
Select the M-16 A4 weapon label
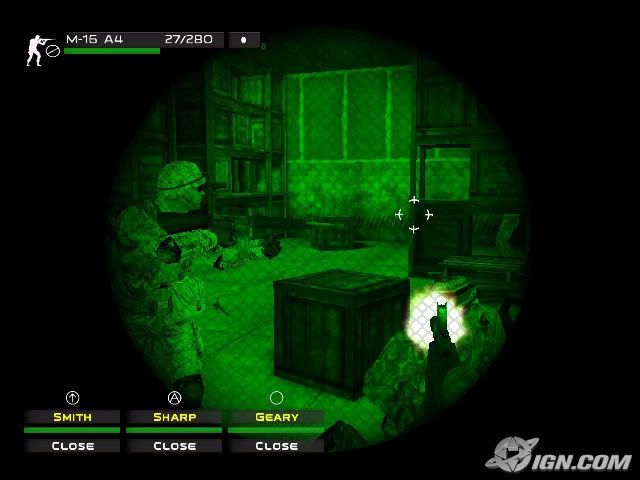tap(95, 39)
